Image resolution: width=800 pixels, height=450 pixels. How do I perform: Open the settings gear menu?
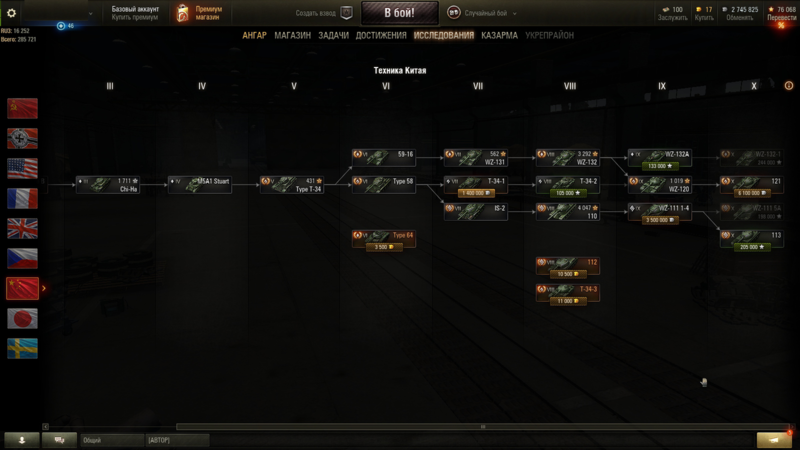tap(12, 13)
